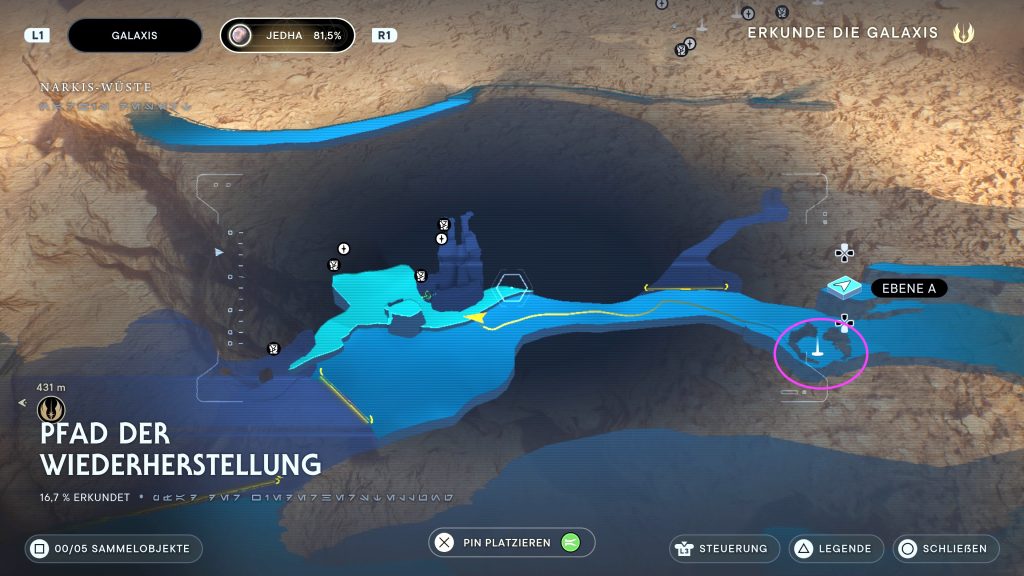Select the Jedha planet tab
The width and height of the screenshot is (1024, 576).
(288, 35)
